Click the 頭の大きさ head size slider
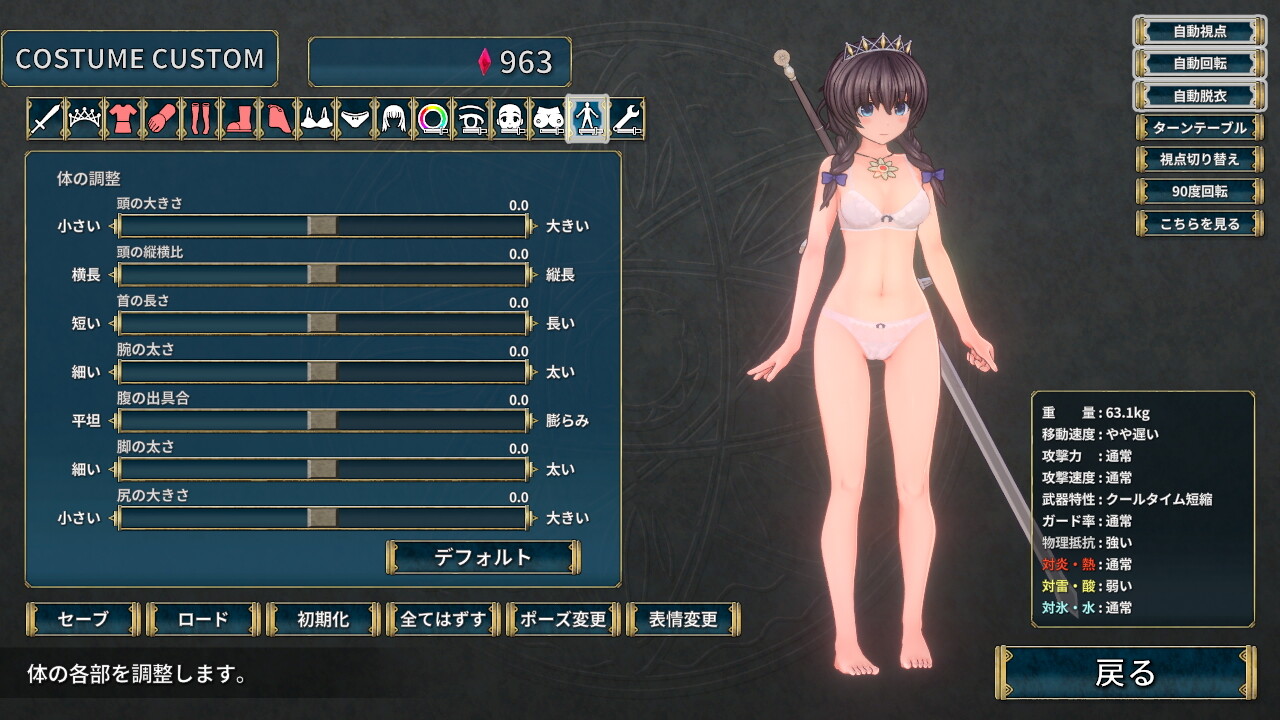This screenshot has width=1280, height=720. click(x=322, y=226)
